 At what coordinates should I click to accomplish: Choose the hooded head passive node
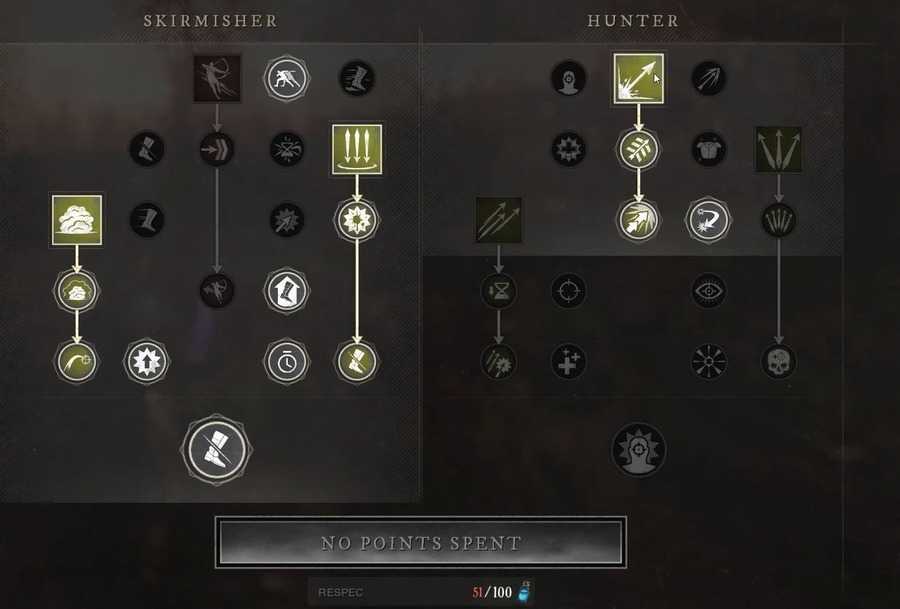coord(568,78)
